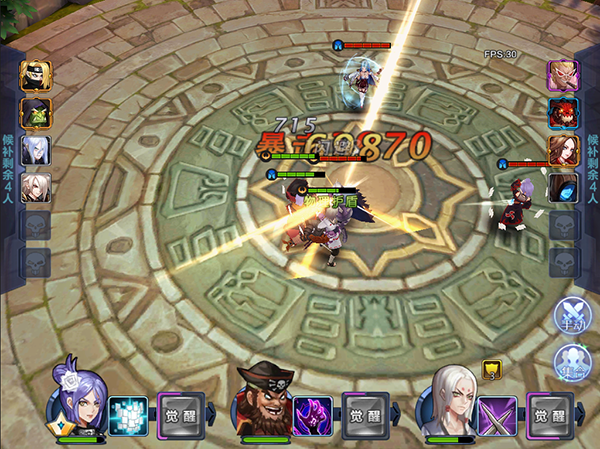Tap the awaken button beside the white-haired hero
The width and height of the screenshot is (600, 449).
(550, 415)
